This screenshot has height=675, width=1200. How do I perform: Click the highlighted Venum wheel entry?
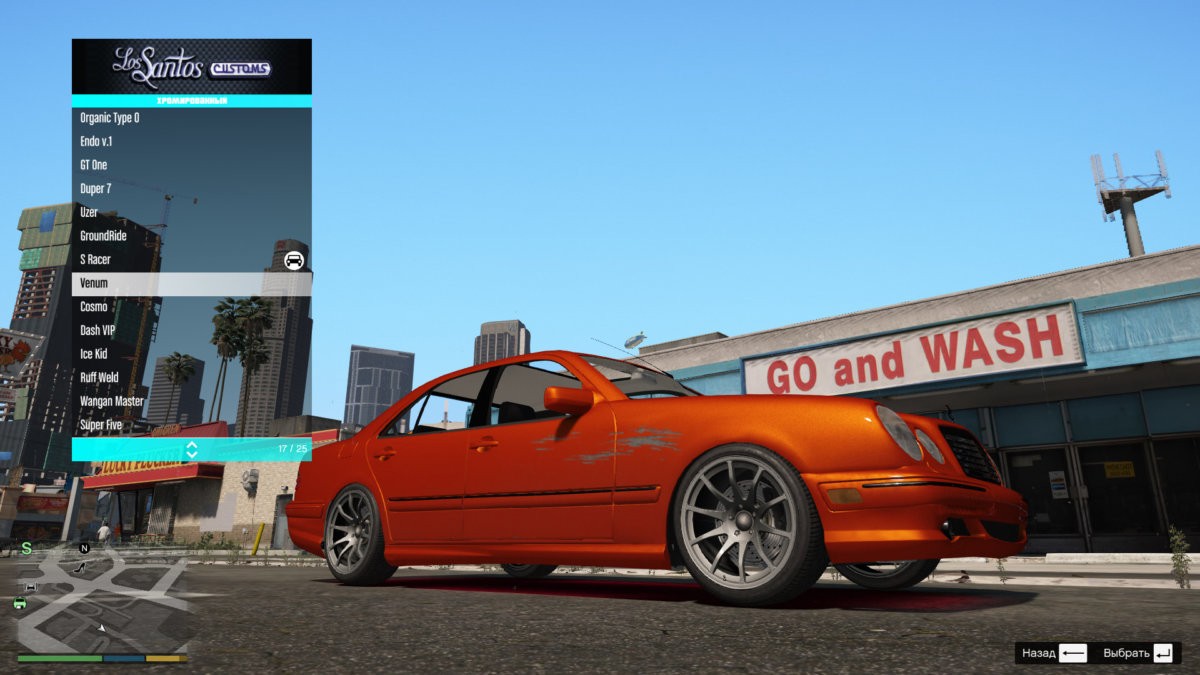pos(191,283)
